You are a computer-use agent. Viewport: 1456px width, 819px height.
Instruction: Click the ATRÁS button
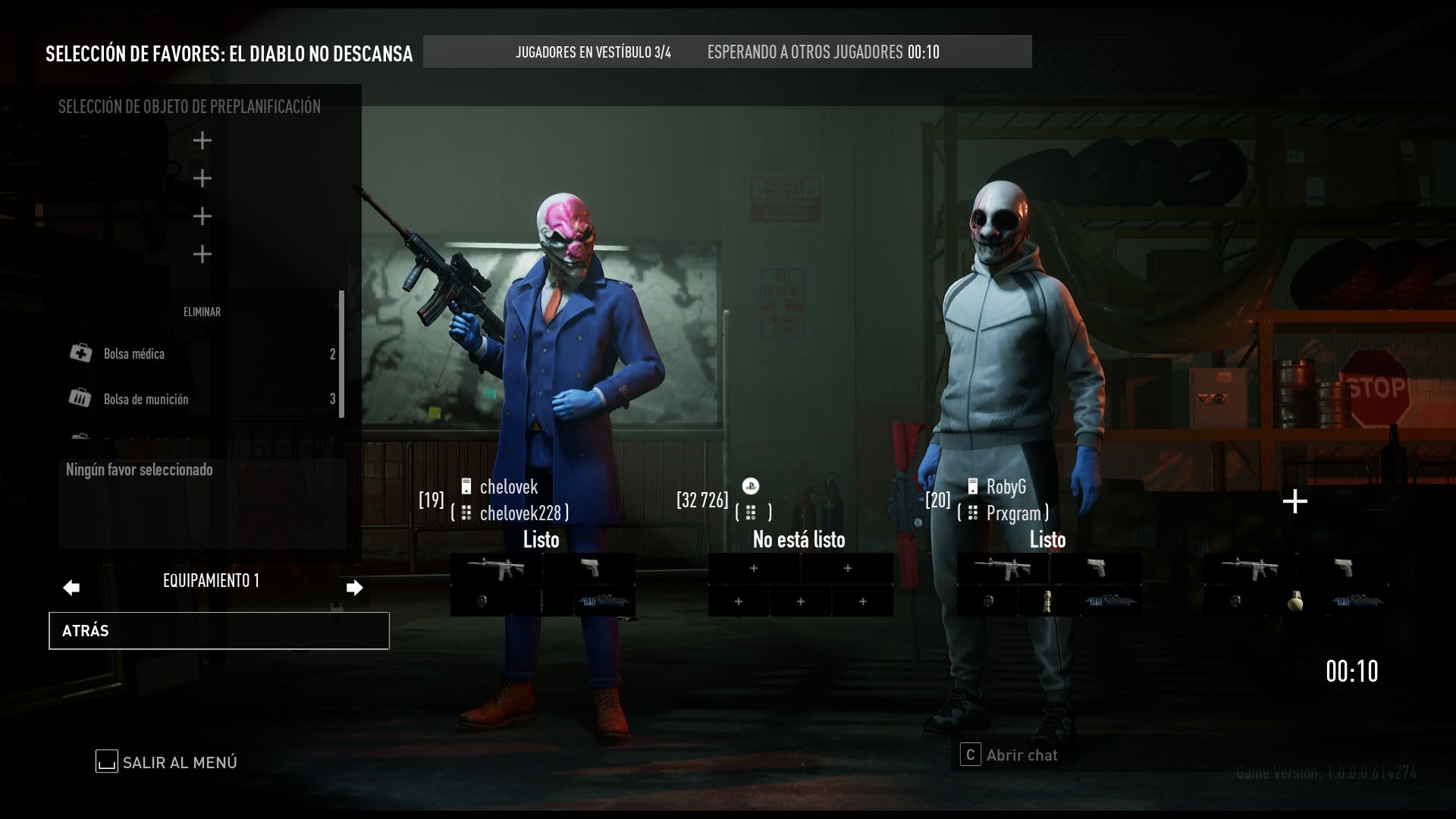[x=218, y=630]
